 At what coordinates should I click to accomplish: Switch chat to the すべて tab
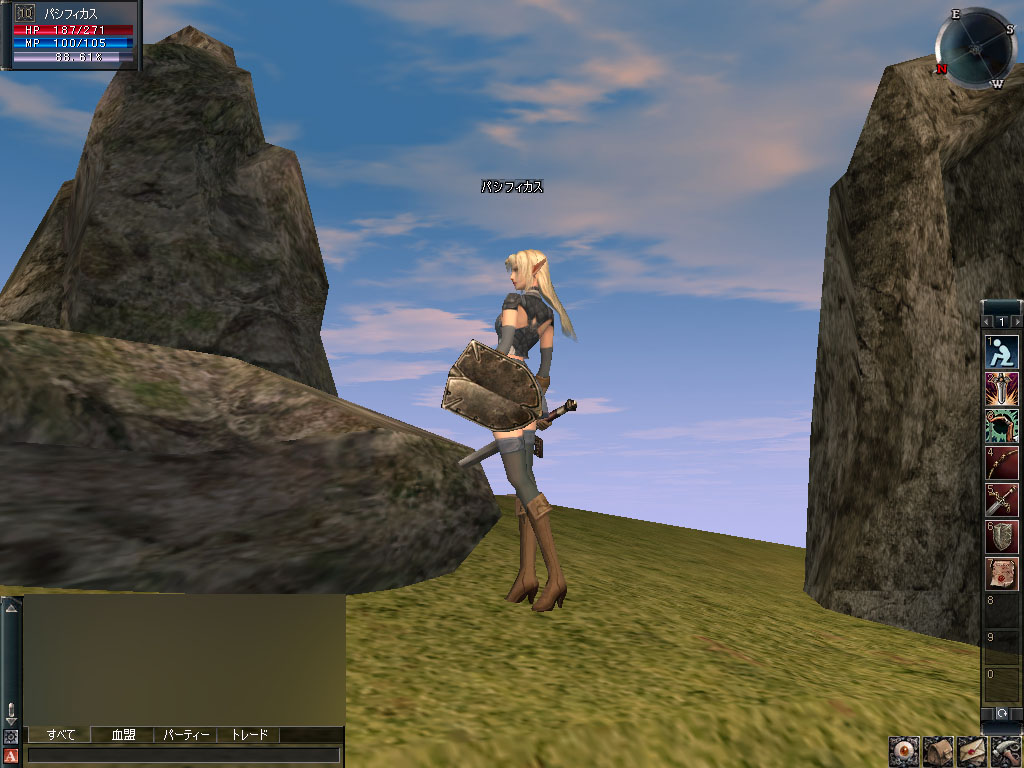coord(60,735)
